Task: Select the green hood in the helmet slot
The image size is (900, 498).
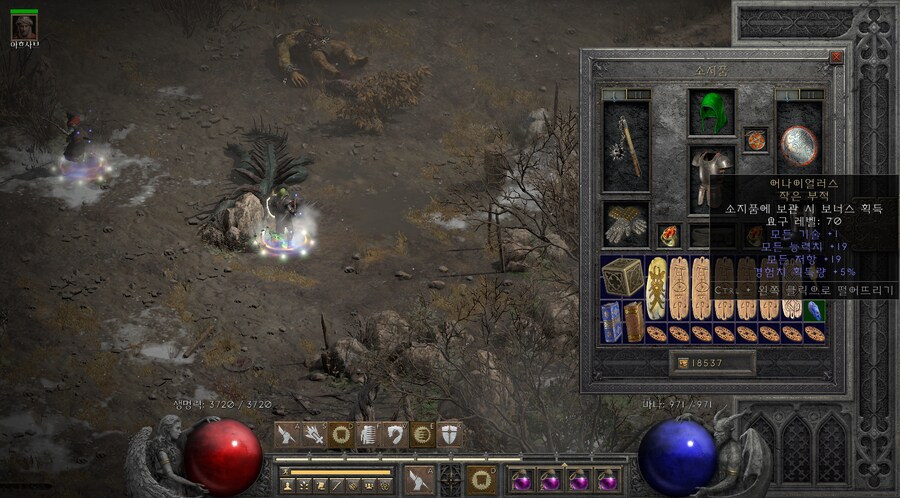Action: point(711,112)
